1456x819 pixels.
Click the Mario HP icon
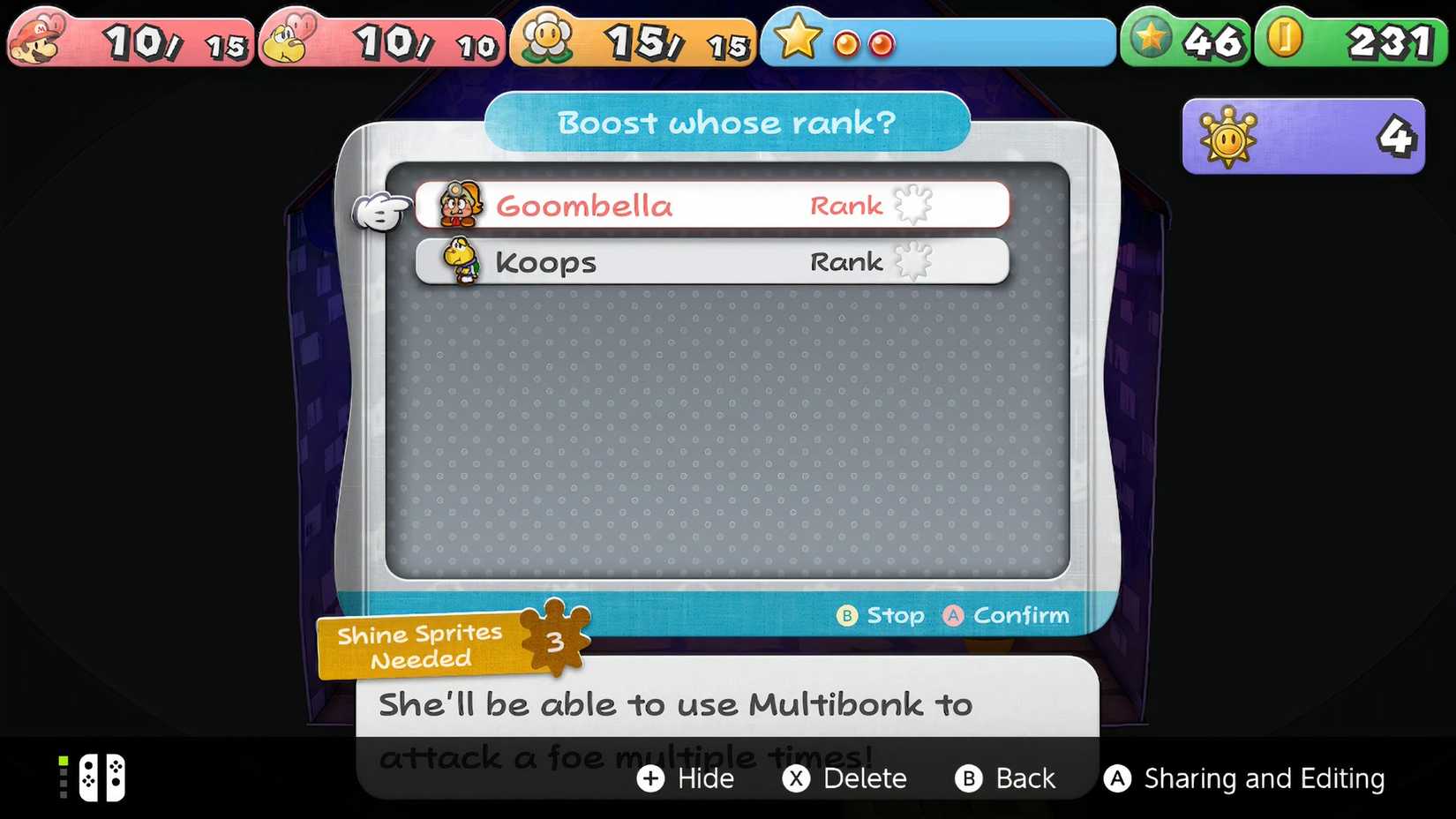click(35, 38)
